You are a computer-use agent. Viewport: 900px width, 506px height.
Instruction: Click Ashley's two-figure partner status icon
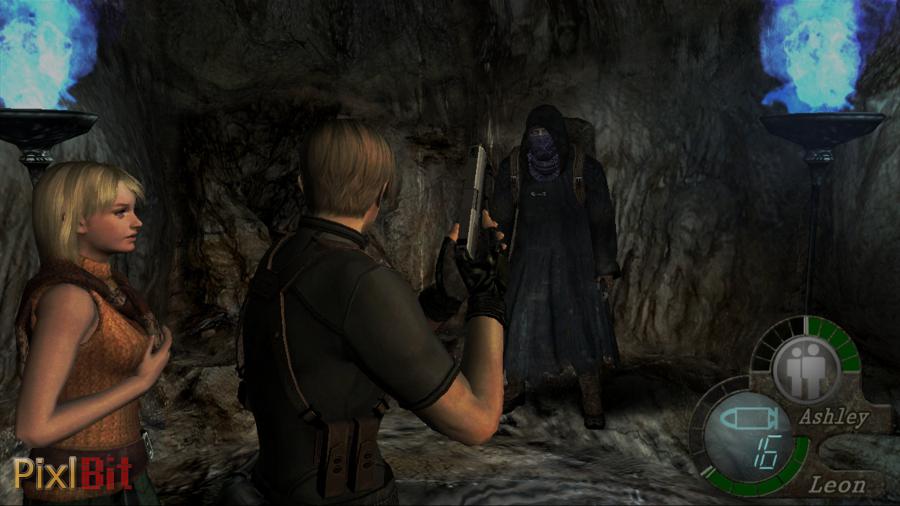pyautogui.click(x=805, y=365)
